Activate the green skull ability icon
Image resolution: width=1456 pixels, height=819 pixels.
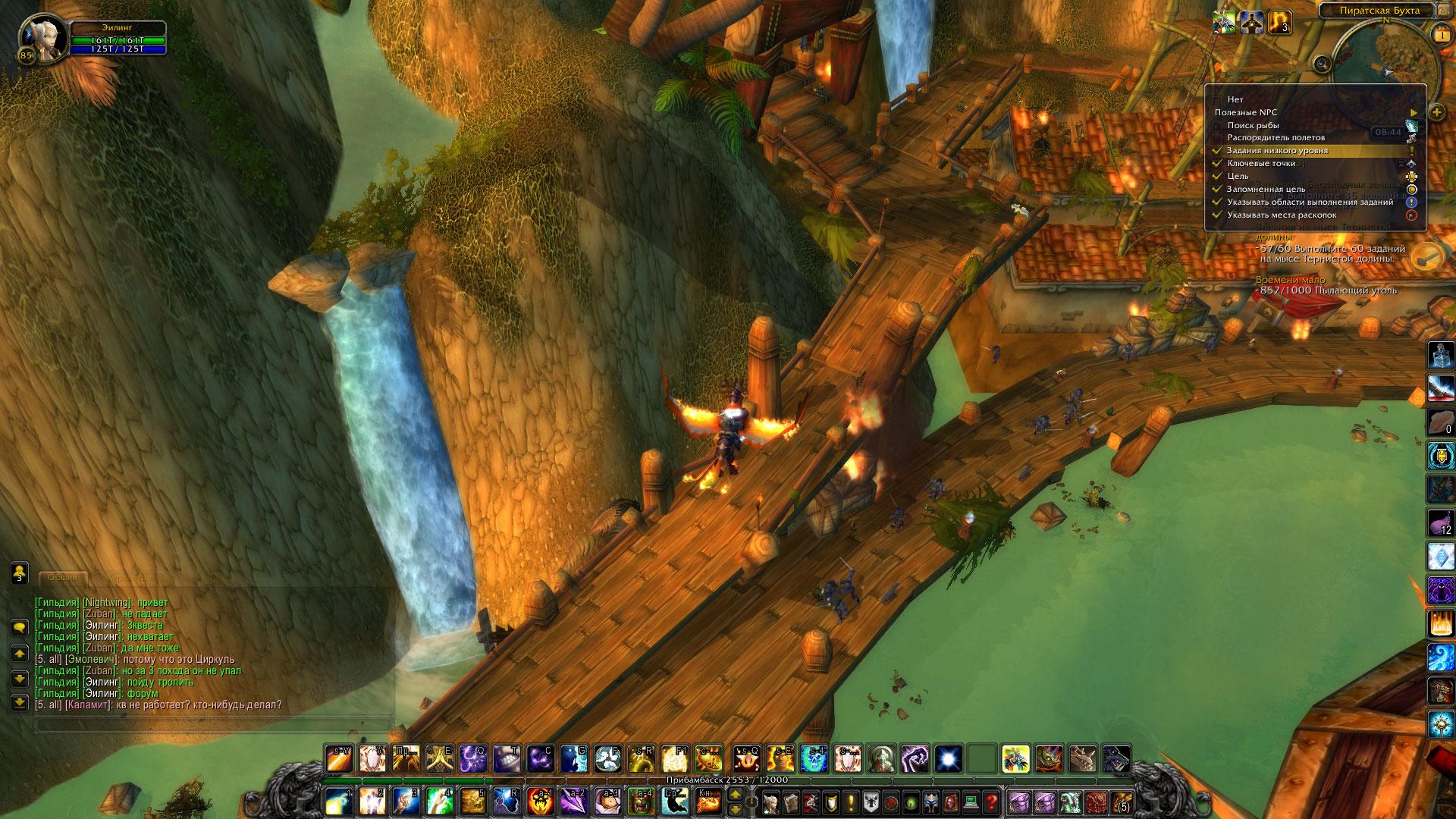(x=813, y=759)
